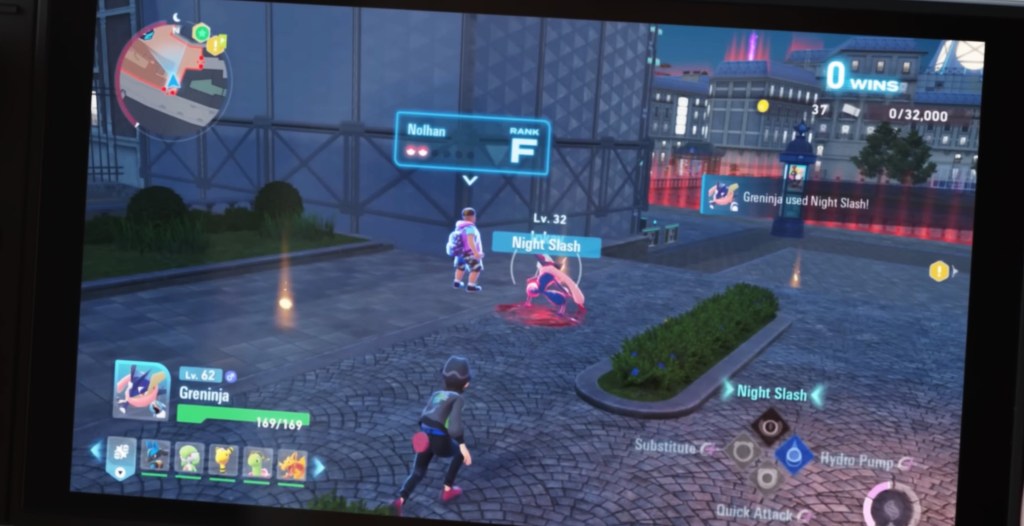Image resolution: width=1024 pixels, height=526 pixels.
Task: Activate the Night Slash move icon
Action: click(x=770, y=426)
